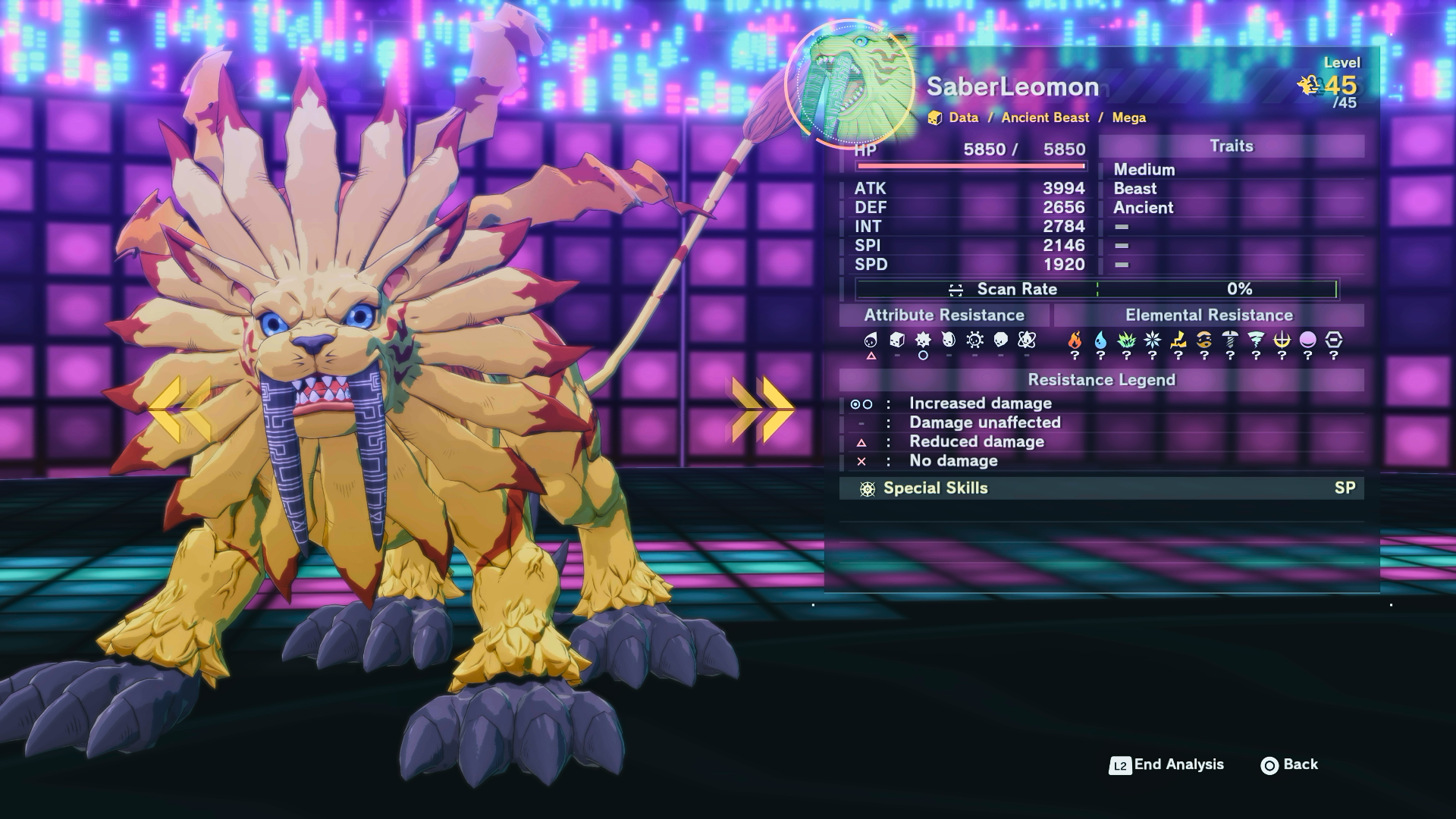Image resolution: width=1456 pixels, height=819 pixels.
Task: Select the SaberLeomon portrait thumbnail
Action: pyautogui.click(x=850, y=83)
